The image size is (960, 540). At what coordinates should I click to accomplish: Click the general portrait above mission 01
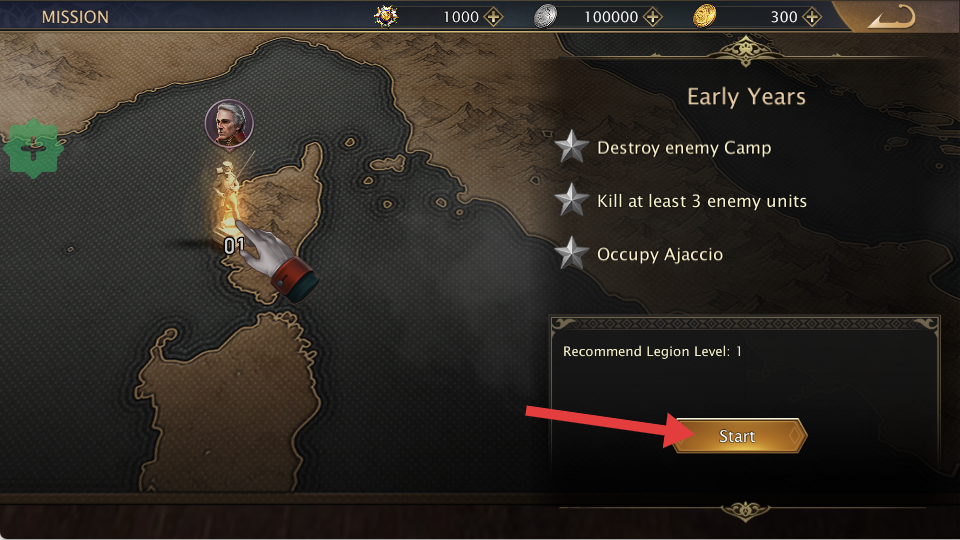pyautogui.click(x=229, y=123)
